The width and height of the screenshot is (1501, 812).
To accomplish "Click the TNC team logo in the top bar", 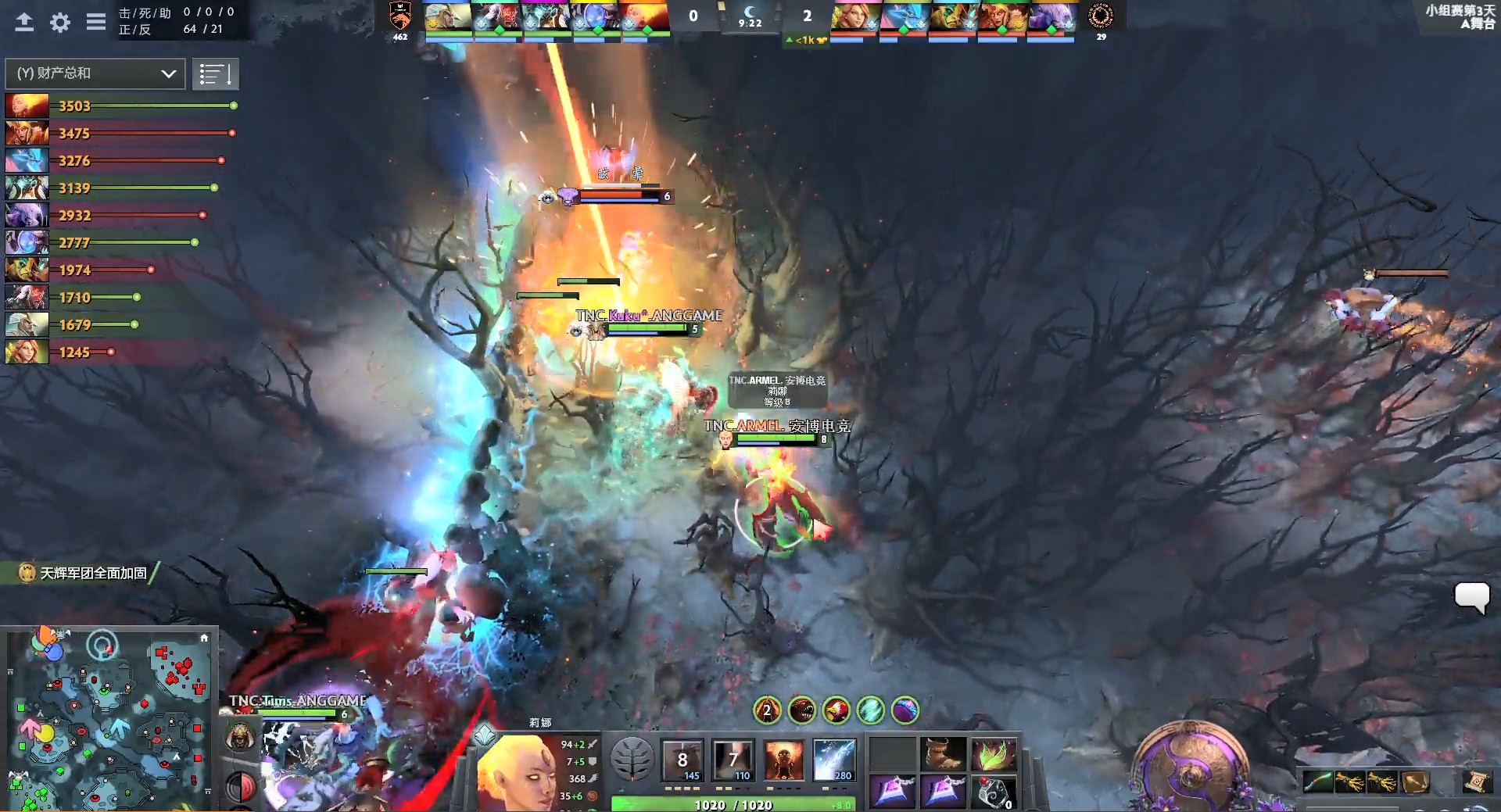I will (400, 16).
